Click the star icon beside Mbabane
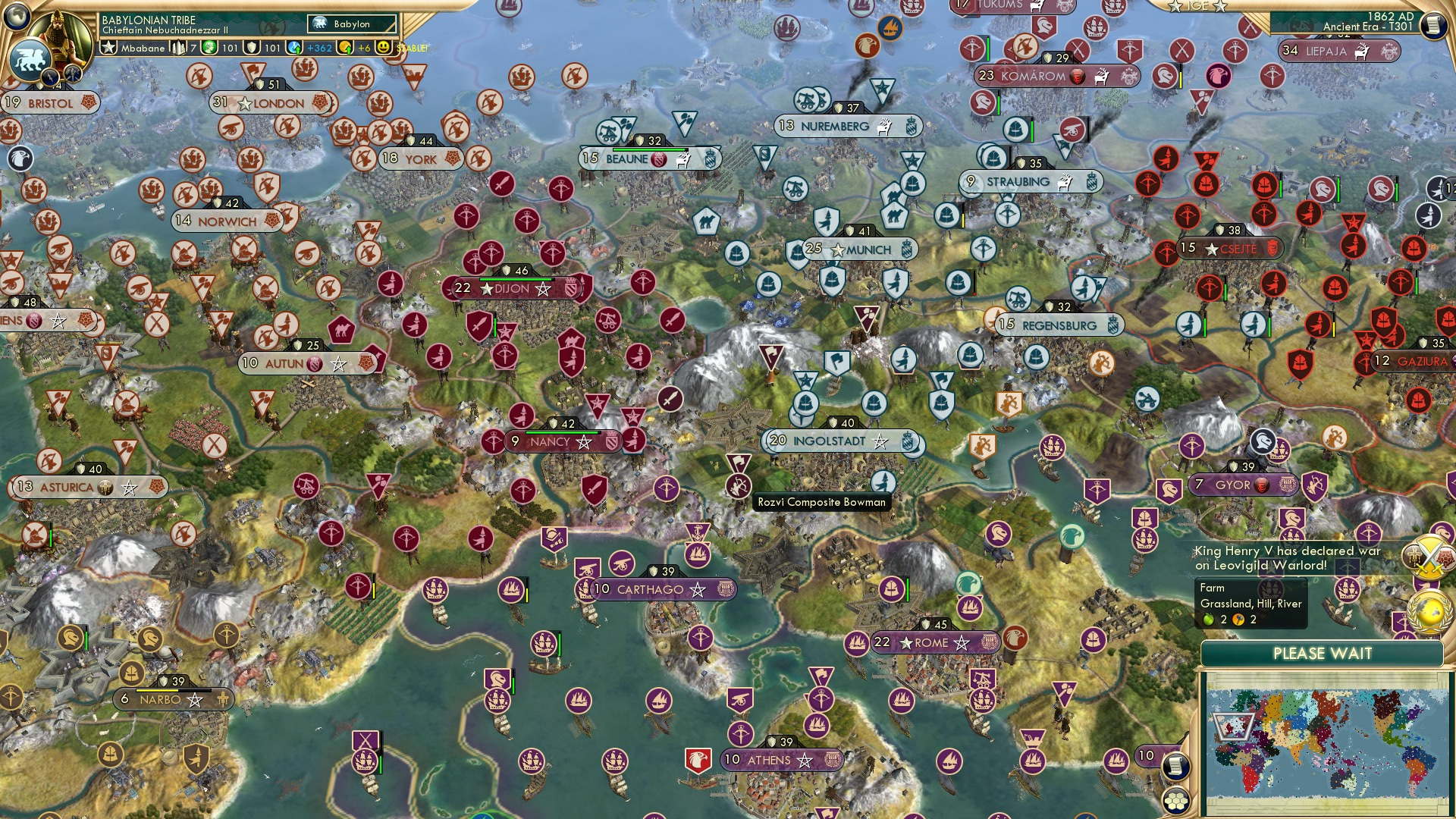Image resolution: width=1456 pixels, height=819 pixels. (109, 48)
